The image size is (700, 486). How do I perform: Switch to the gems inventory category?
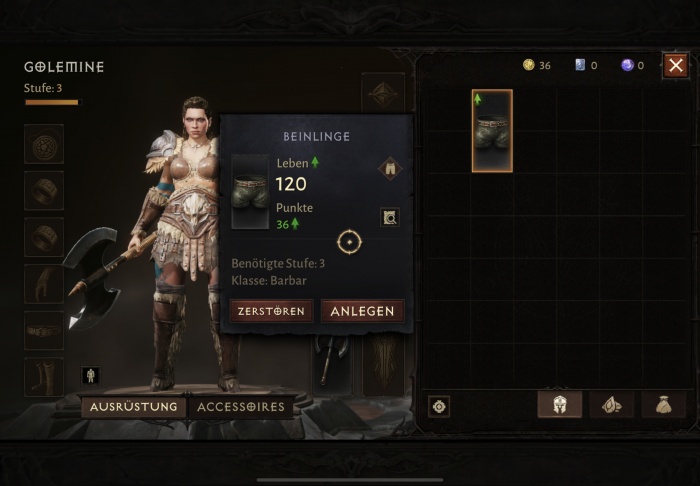pyautogui.click(x=611, y=405)
